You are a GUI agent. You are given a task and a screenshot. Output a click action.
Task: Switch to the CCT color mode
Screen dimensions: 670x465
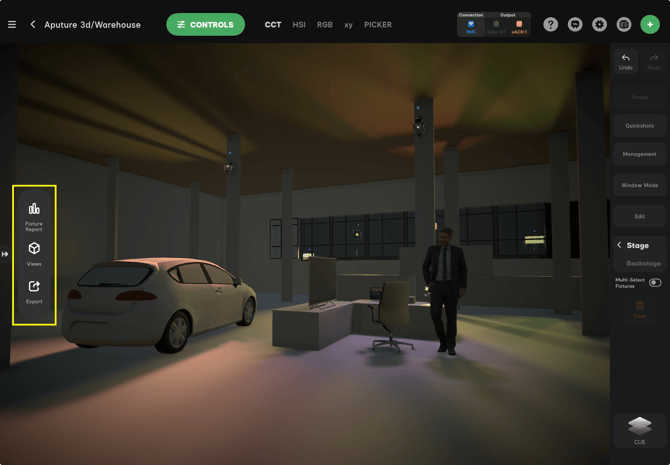pos(273,24)
